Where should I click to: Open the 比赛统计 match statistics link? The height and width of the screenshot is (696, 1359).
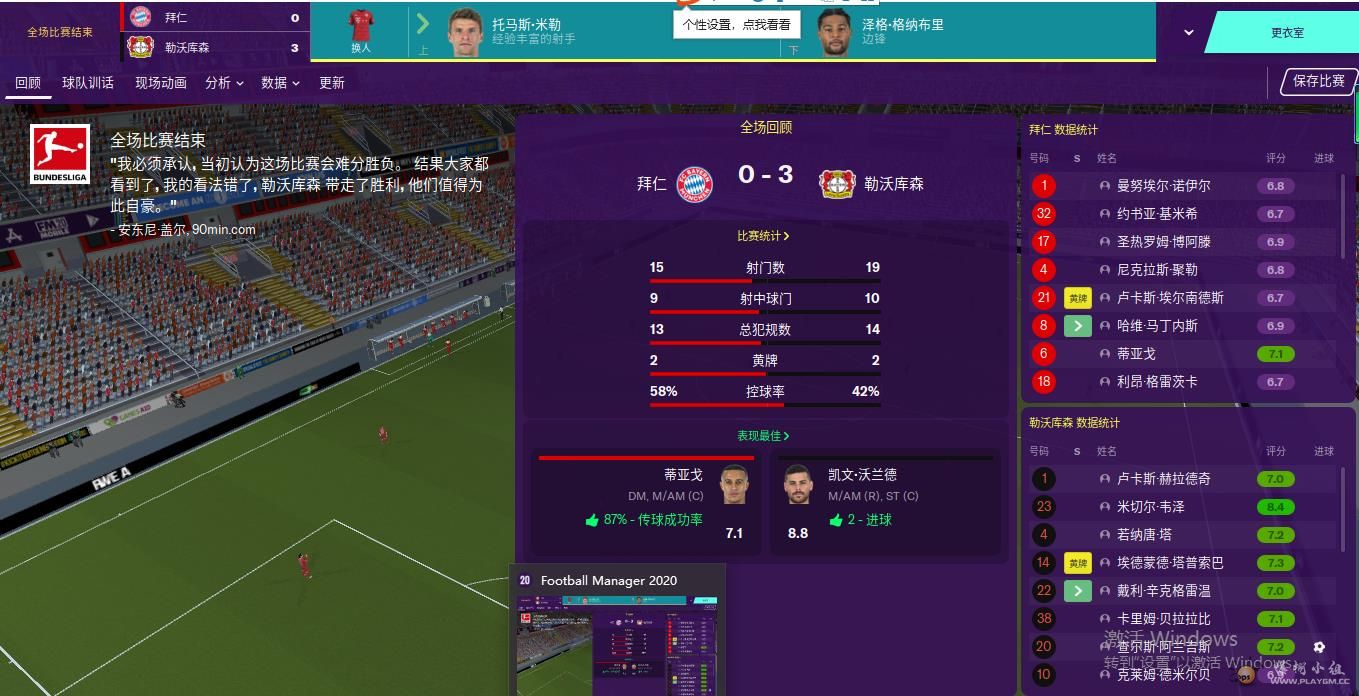[763, 236]
